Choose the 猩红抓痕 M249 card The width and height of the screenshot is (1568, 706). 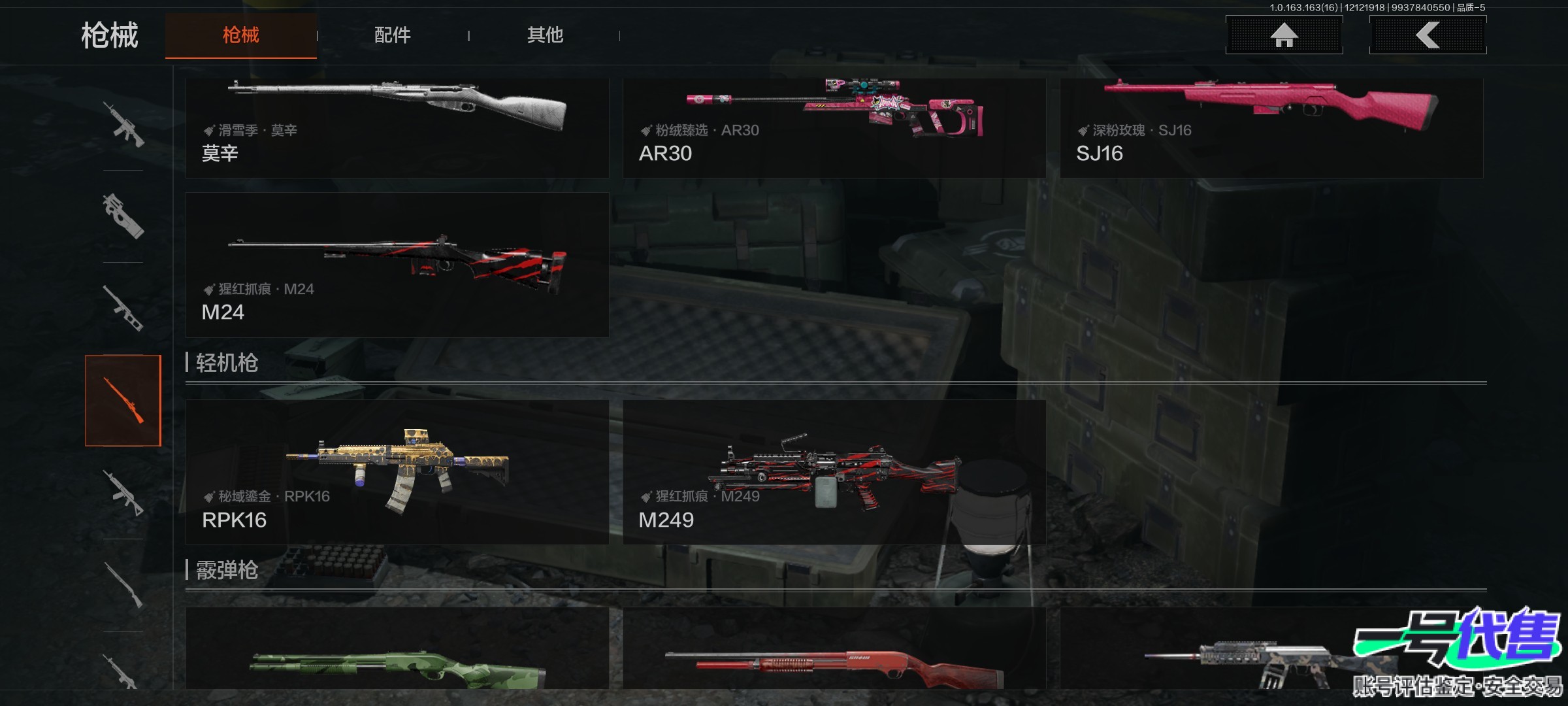[x=834, y=472]
